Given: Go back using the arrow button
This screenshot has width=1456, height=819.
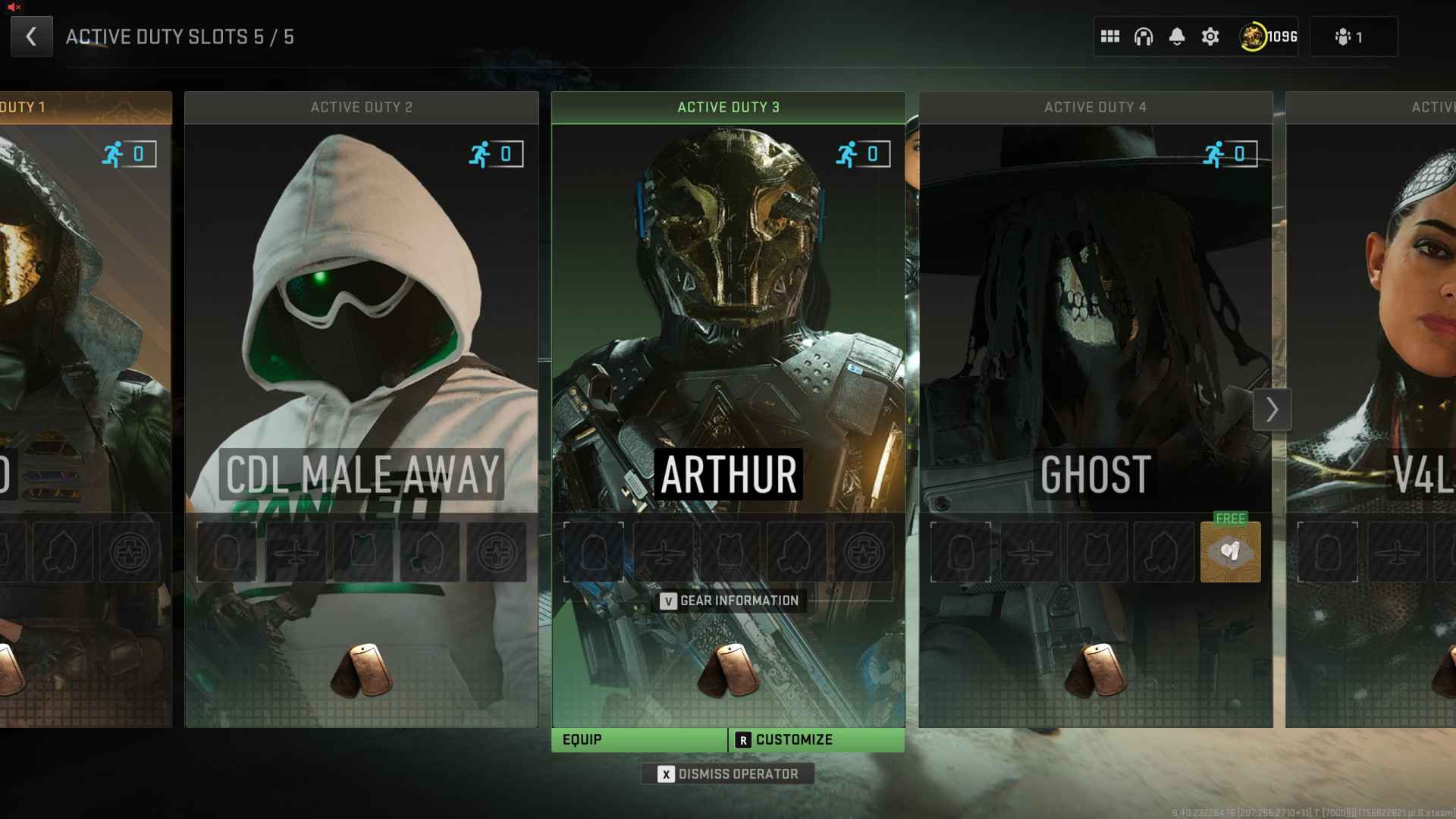Looking at the screenshot, I should [31, 36].
